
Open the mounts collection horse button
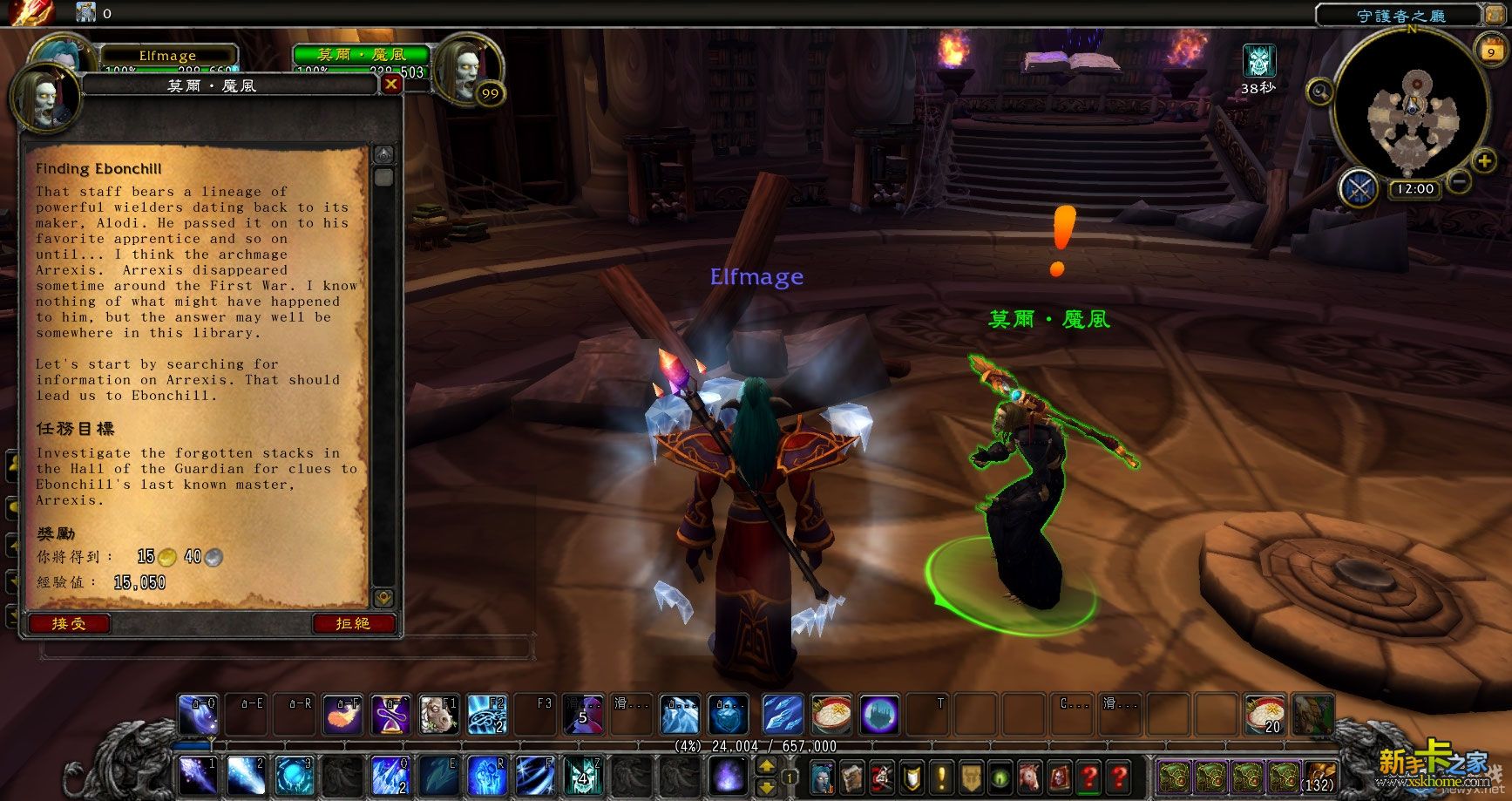1030,776
